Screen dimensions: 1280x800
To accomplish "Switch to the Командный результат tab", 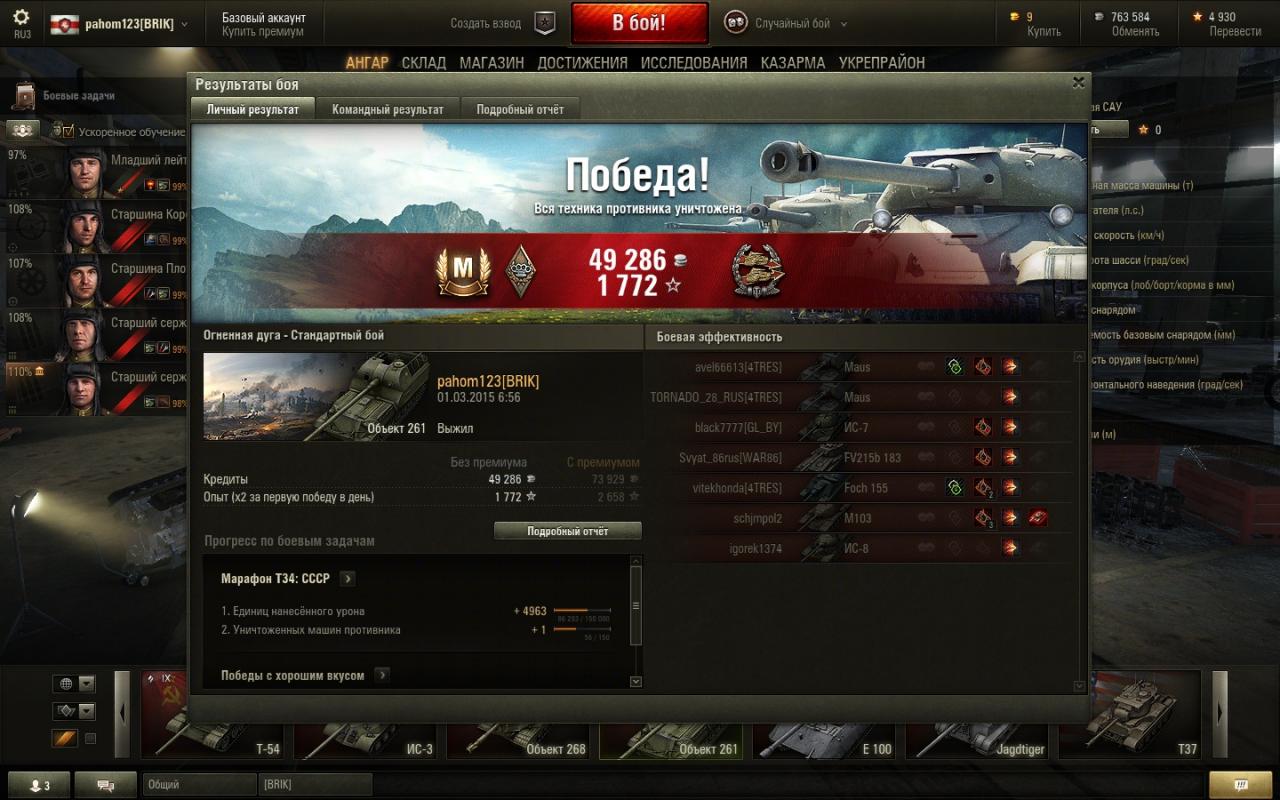I will coord(387,109).
